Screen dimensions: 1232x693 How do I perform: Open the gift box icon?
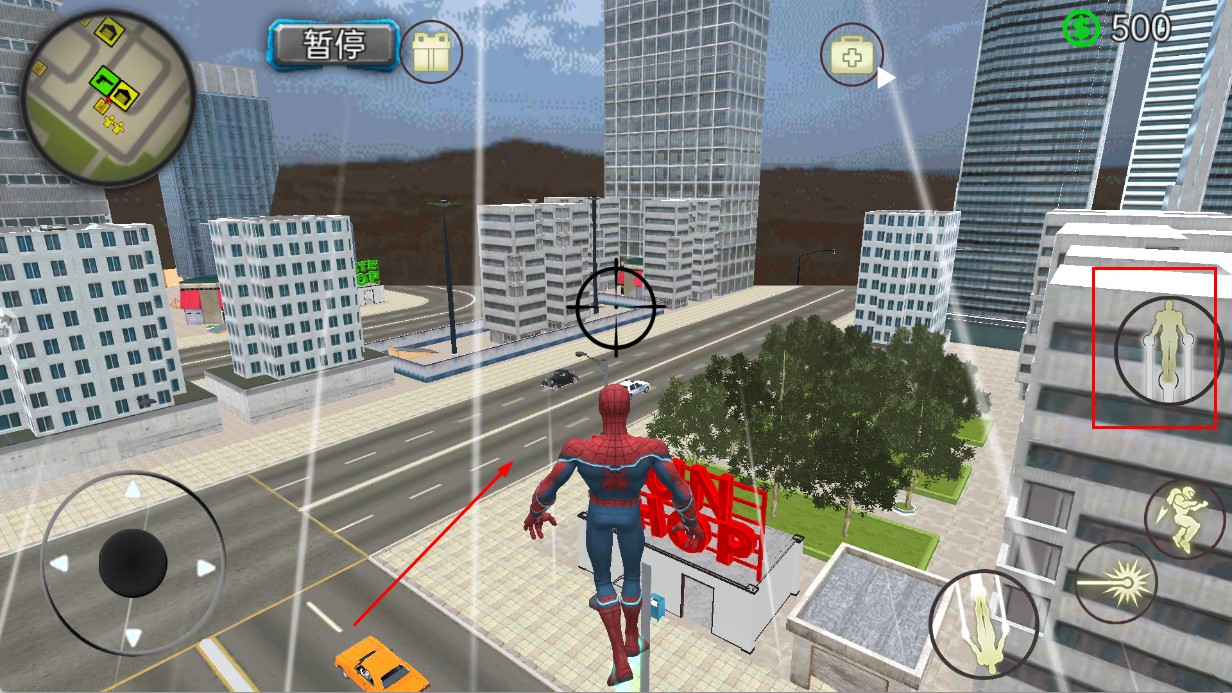point(431,51)
